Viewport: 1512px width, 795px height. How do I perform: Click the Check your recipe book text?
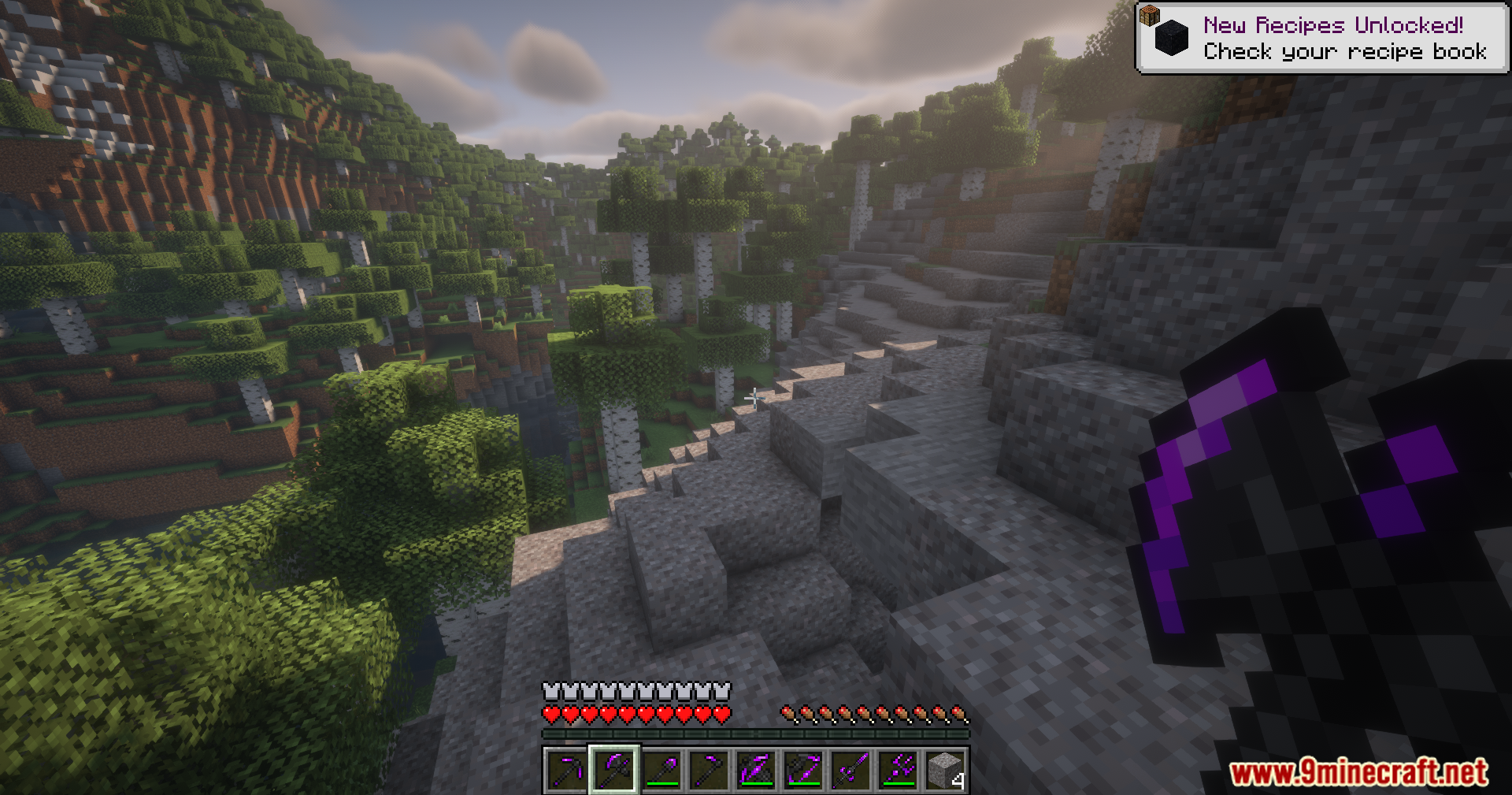tap(1345, 52)
